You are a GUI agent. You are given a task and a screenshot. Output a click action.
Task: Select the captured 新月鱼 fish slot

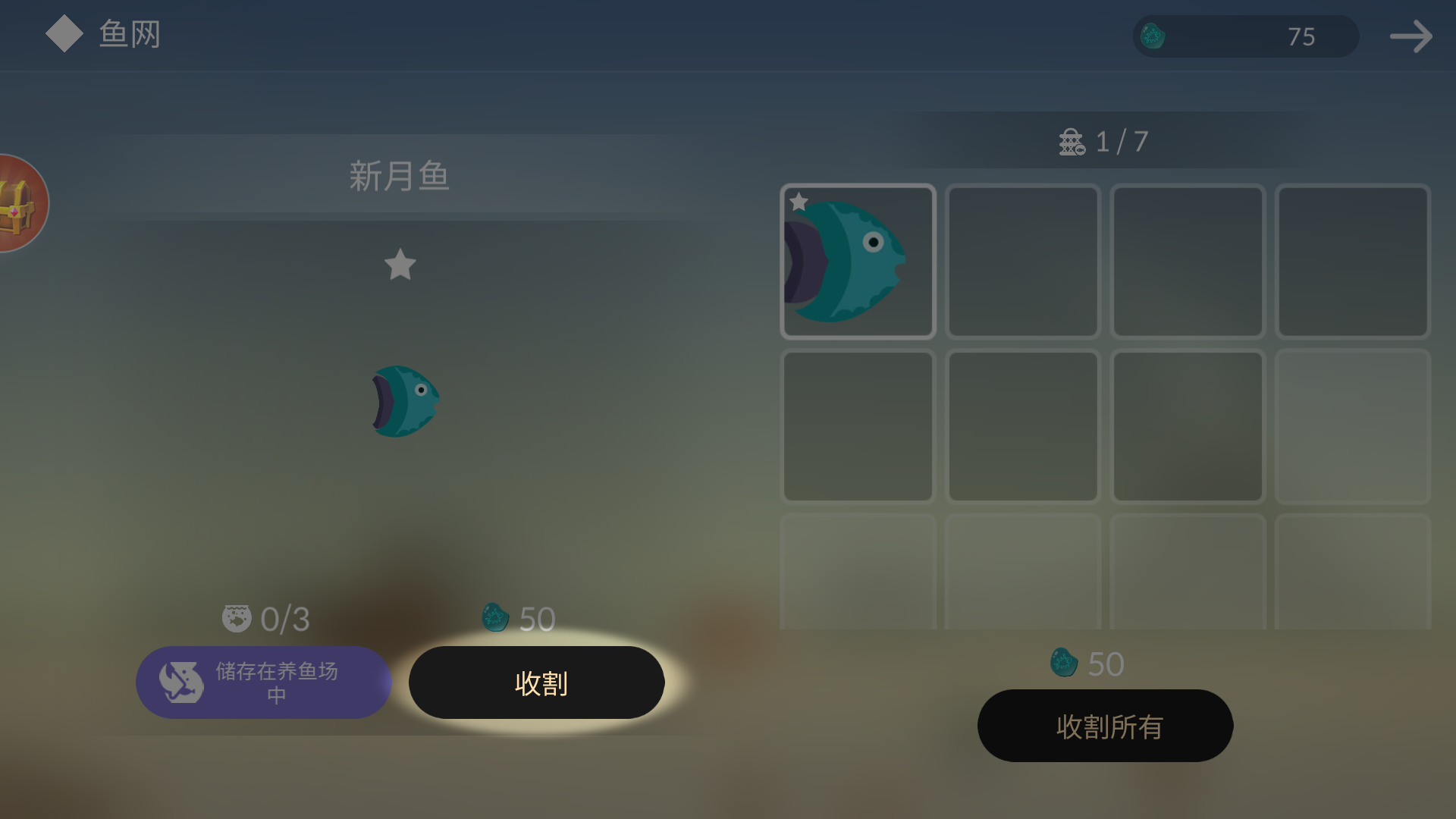coord(858,261)
